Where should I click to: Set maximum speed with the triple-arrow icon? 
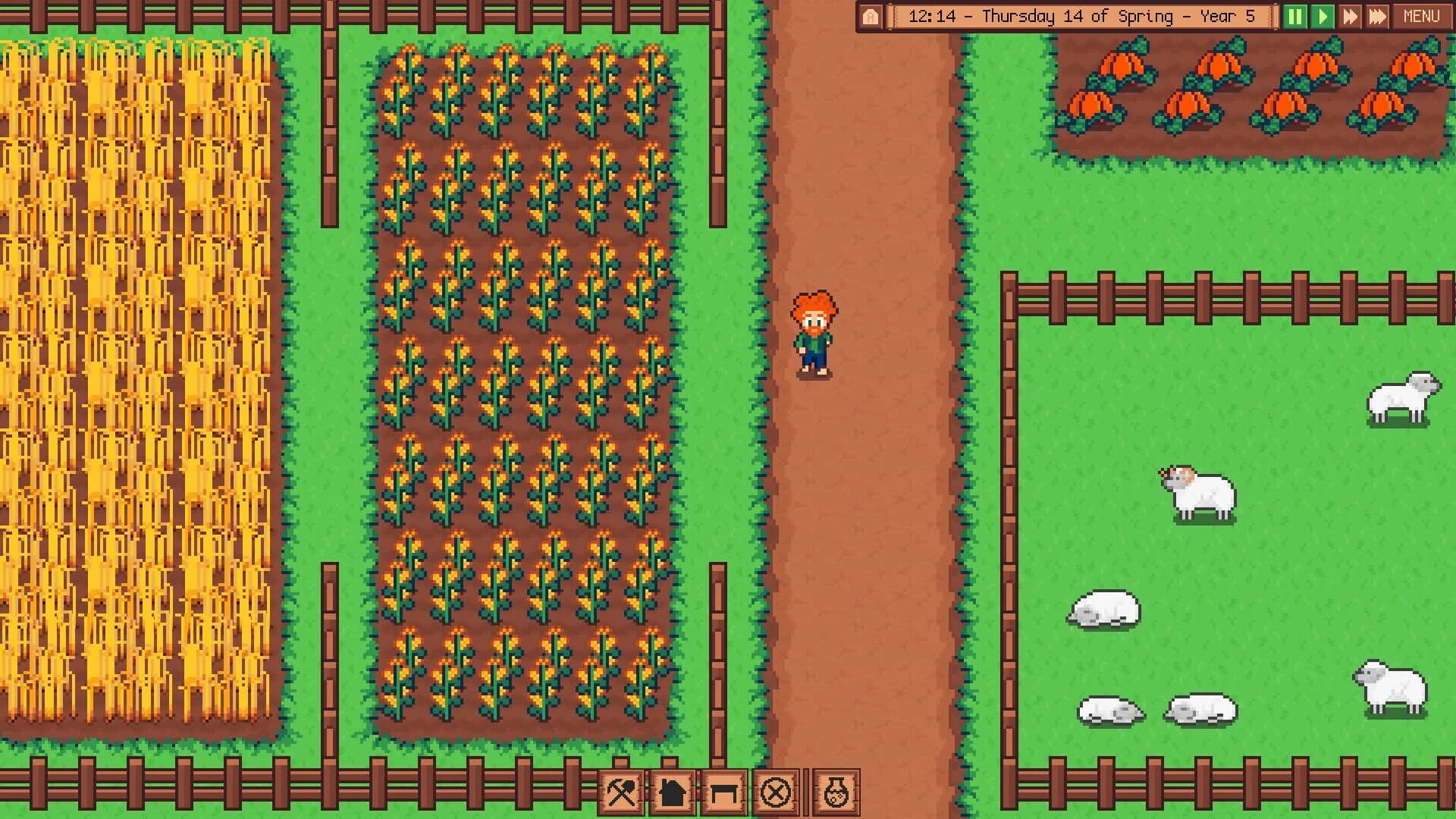[x=1376, y=15]
